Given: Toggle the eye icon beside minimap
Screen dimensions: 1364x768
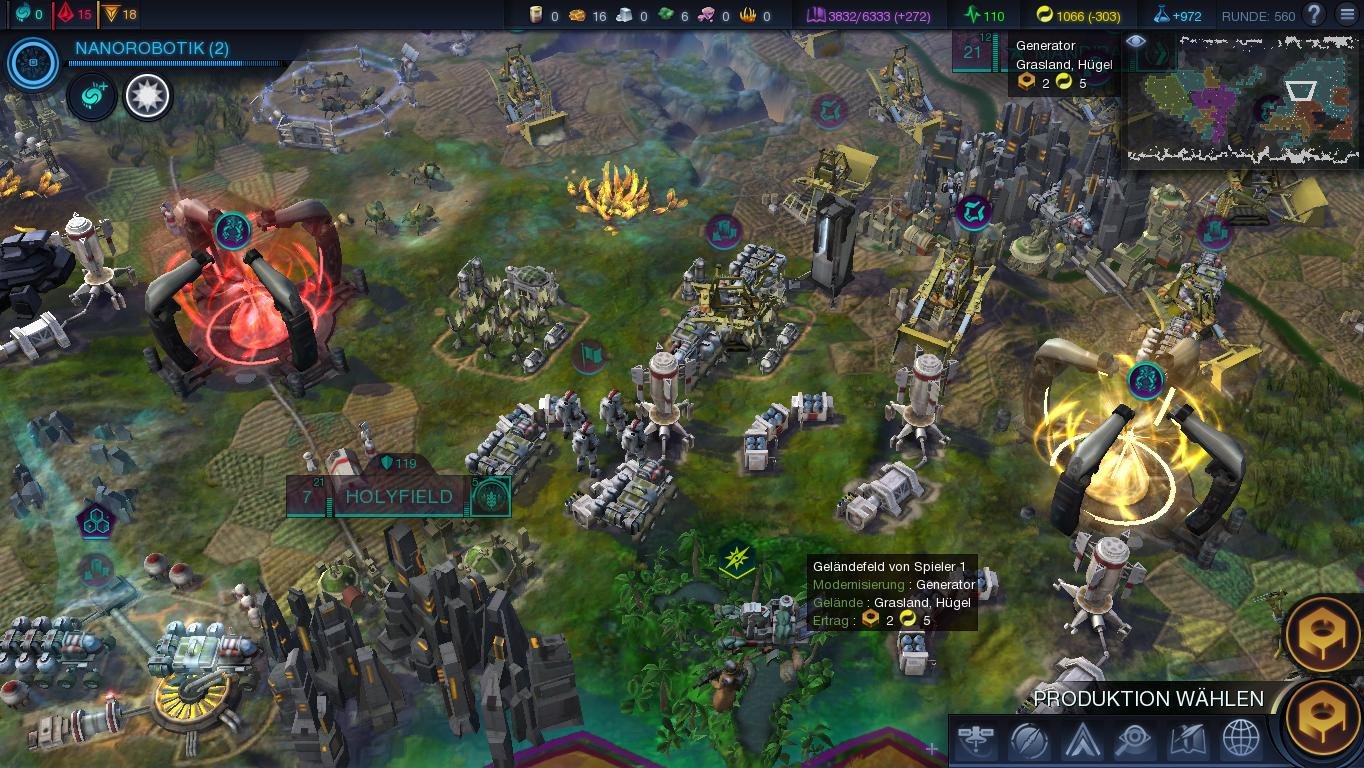Looking at the screenshot, I should [x=1135, y=42].
